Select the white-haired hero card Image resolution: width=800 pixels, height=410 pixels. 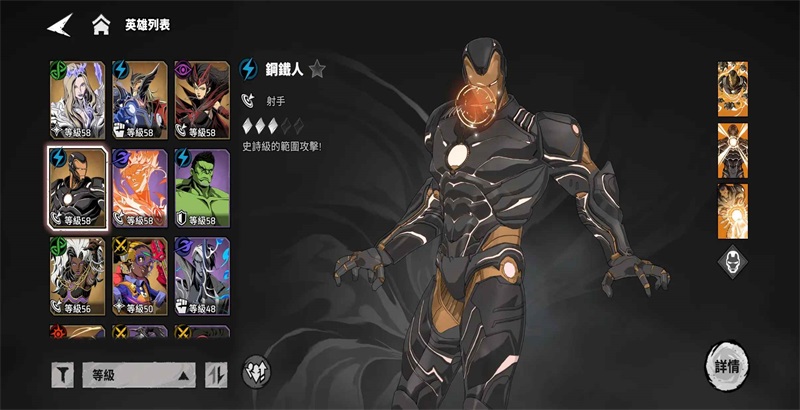coord(78,100)
